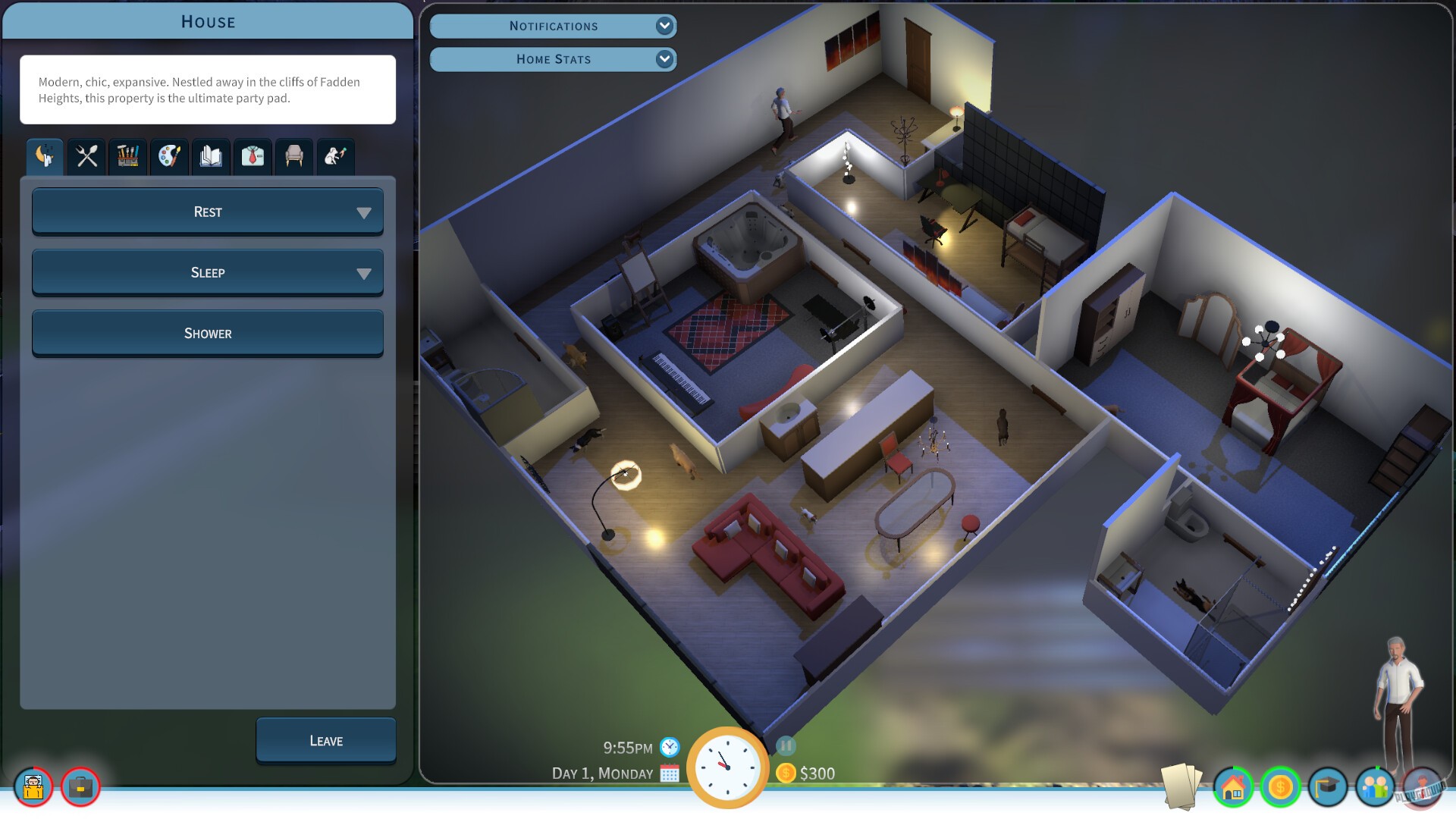Select the shirt-and-tie work tab icon
The width and height of the screenshot is (1456, 819).
(252, 157)
